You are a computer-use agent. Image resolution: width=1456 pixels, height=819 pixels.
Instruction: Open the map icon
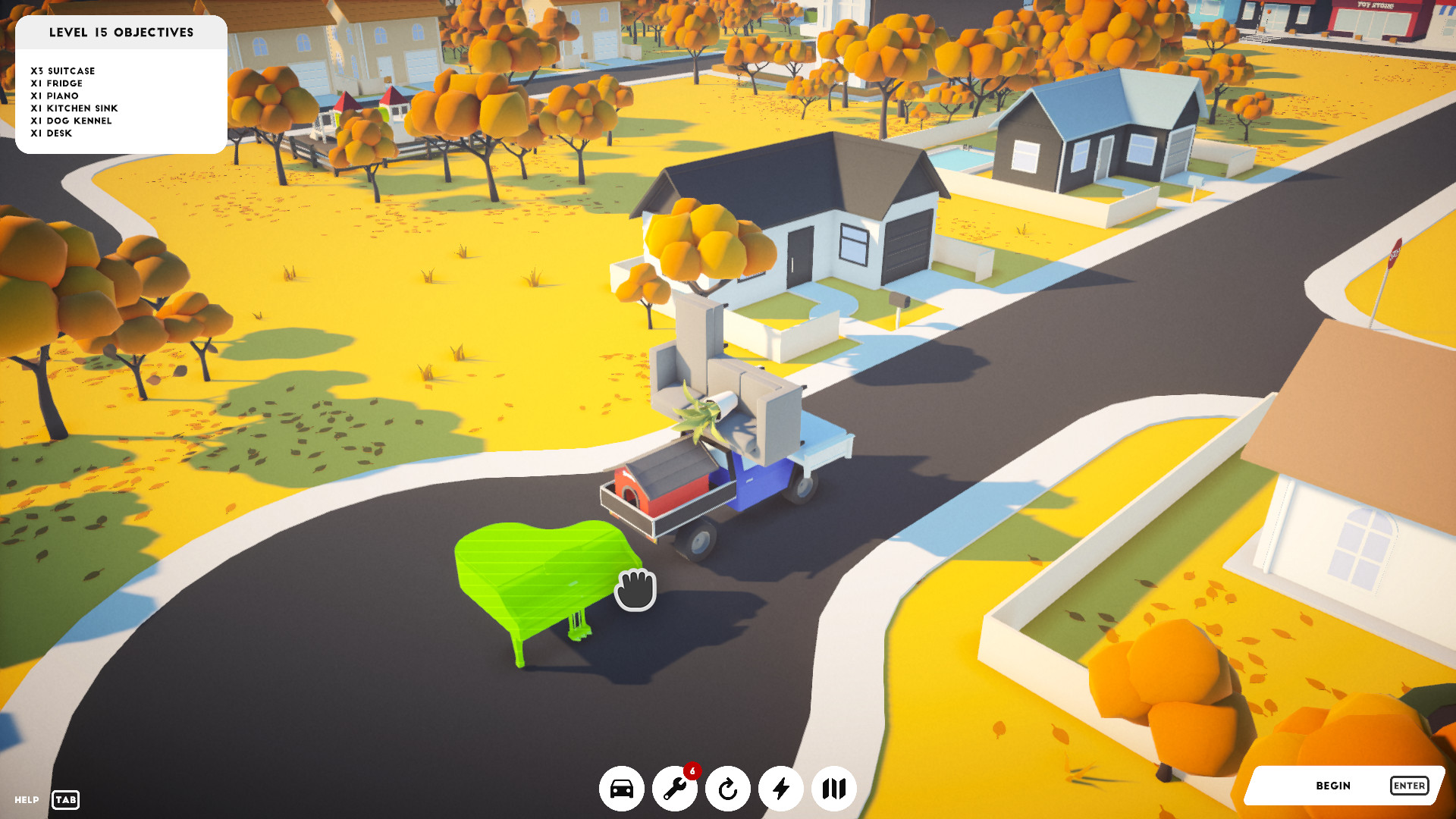[835, 789]
